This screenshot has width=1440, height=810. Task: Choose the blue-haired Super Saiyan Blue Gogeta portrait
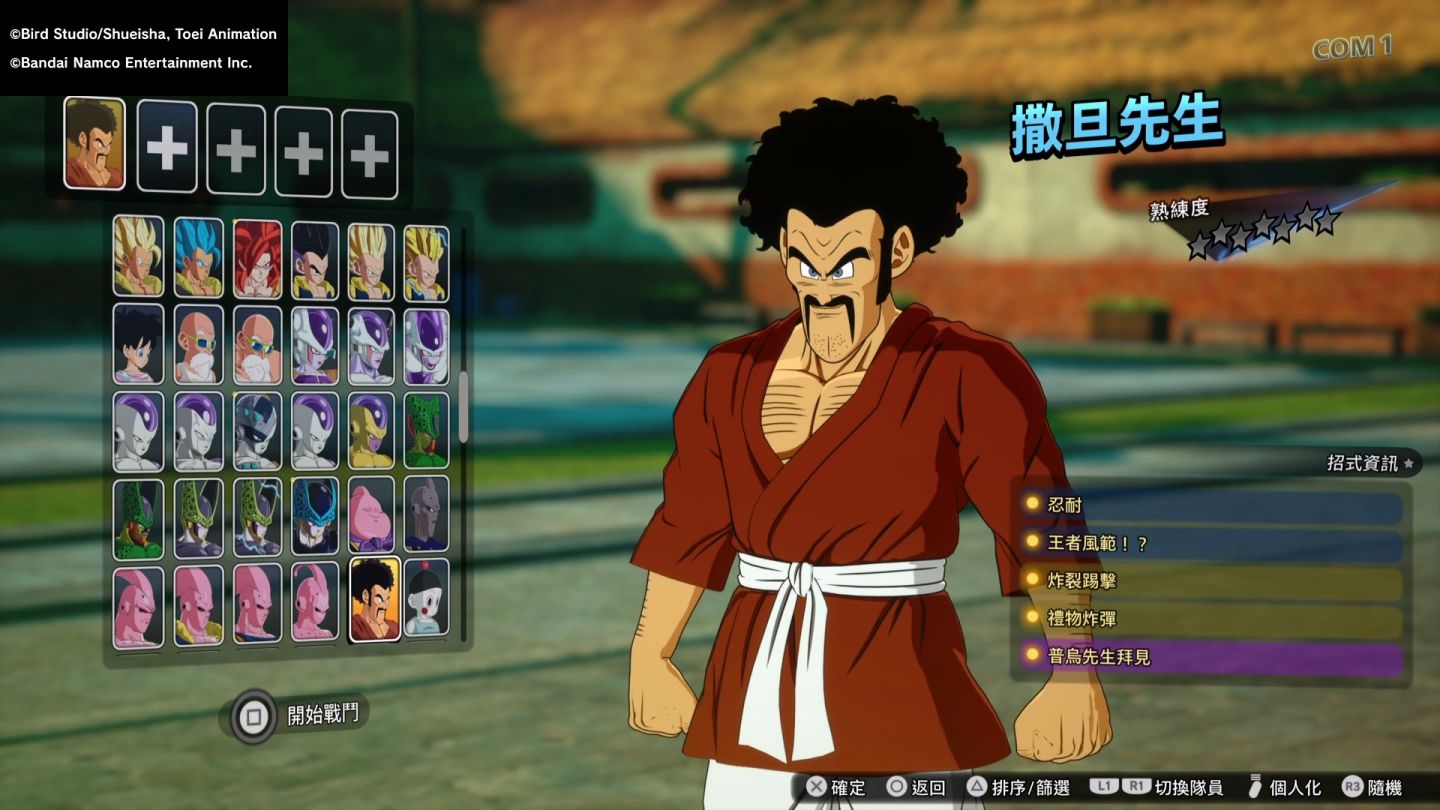[199, 258]
